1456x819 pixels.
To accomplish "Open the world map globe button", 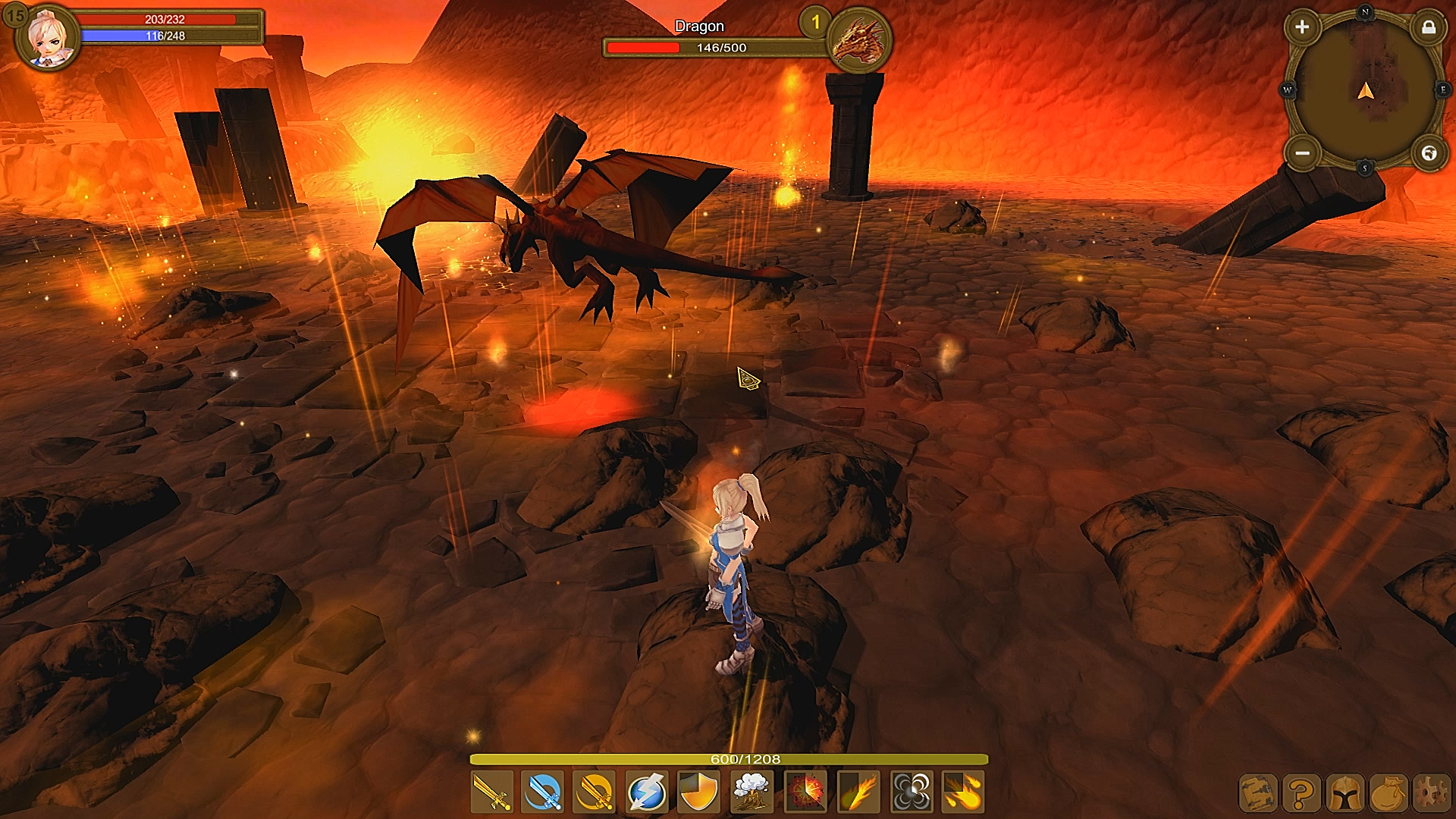I will point(1429,154).
